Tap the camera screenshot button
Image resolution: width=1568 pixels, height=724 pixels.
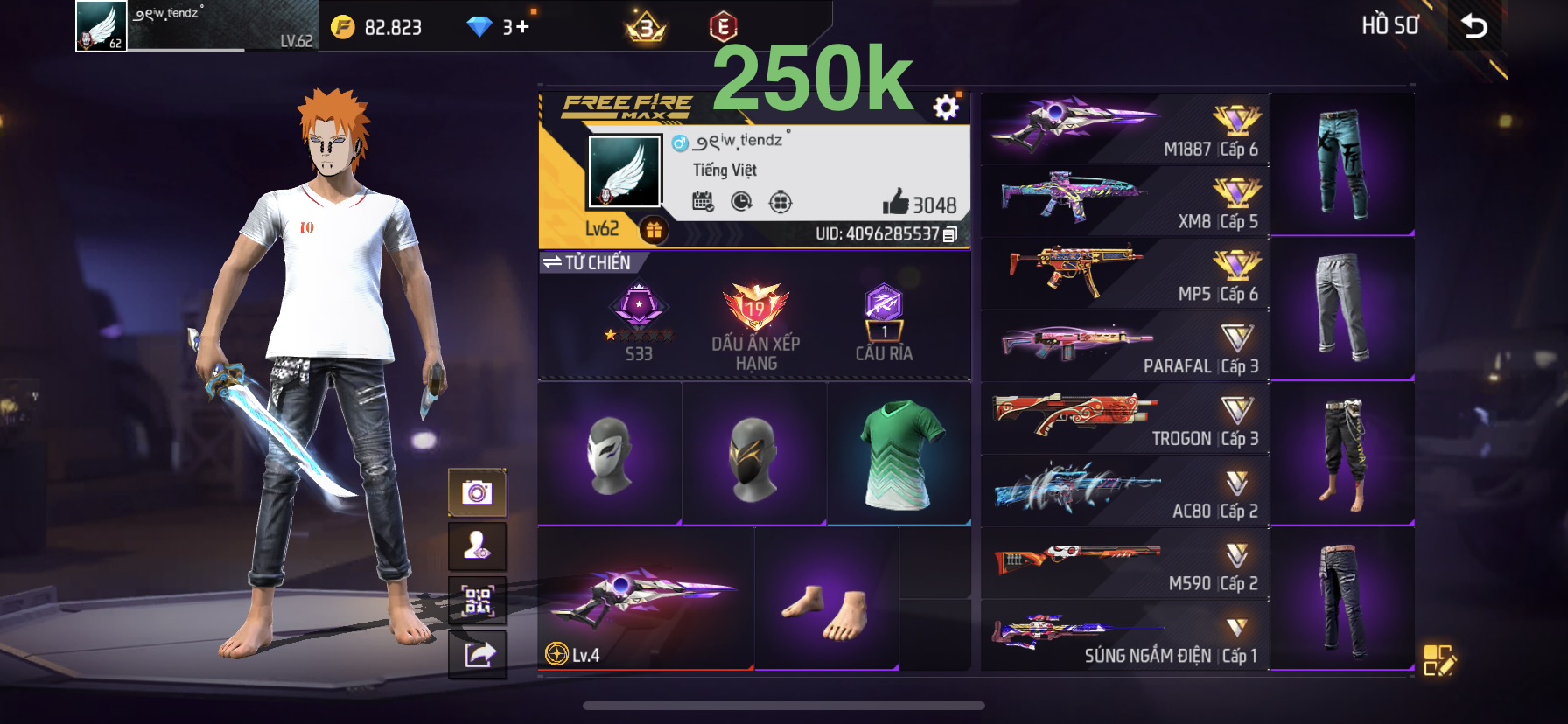pos(477,493)
